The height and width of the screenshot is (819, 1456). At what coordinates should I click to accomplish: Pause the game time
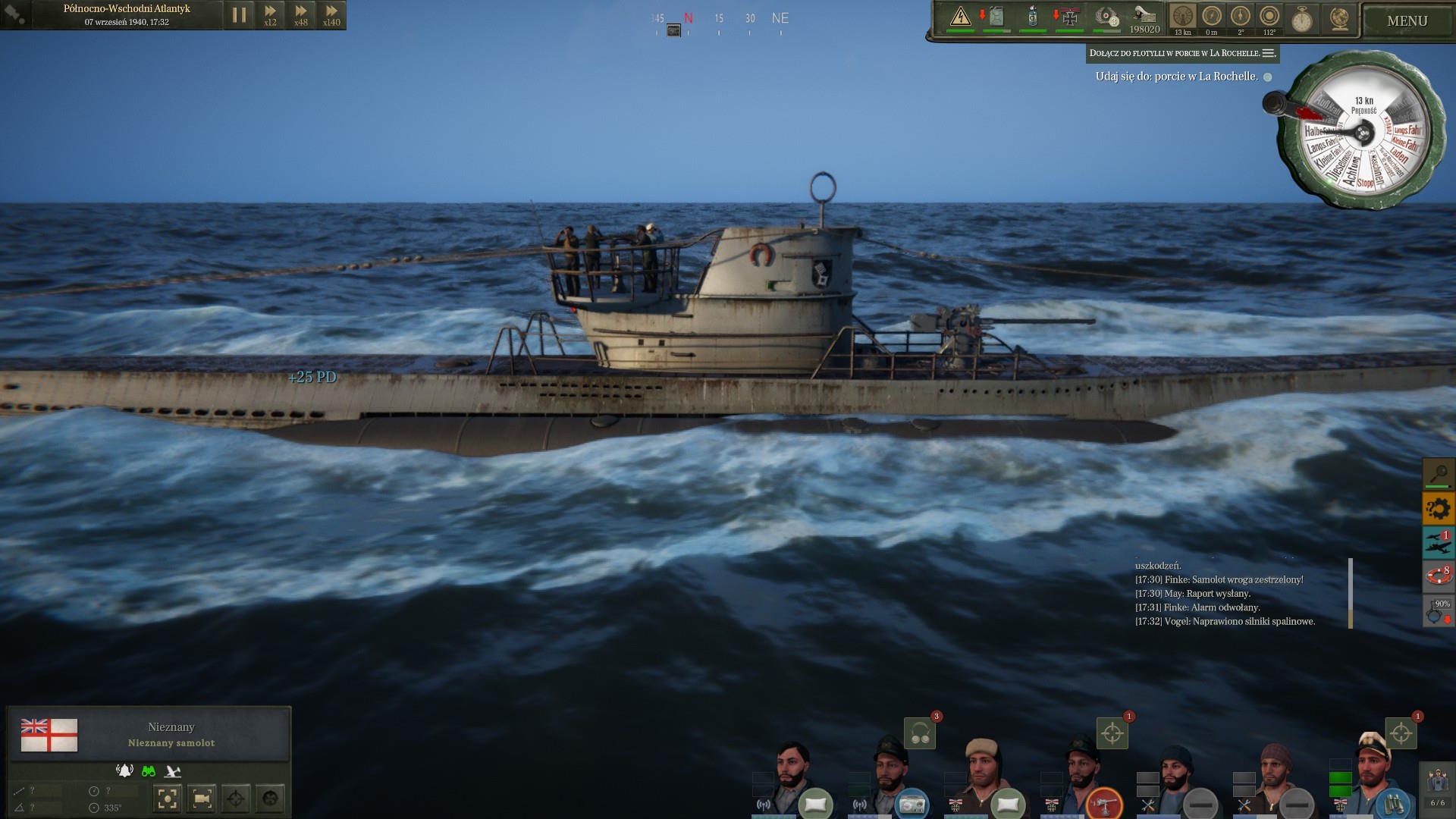[x=239, y=14]
